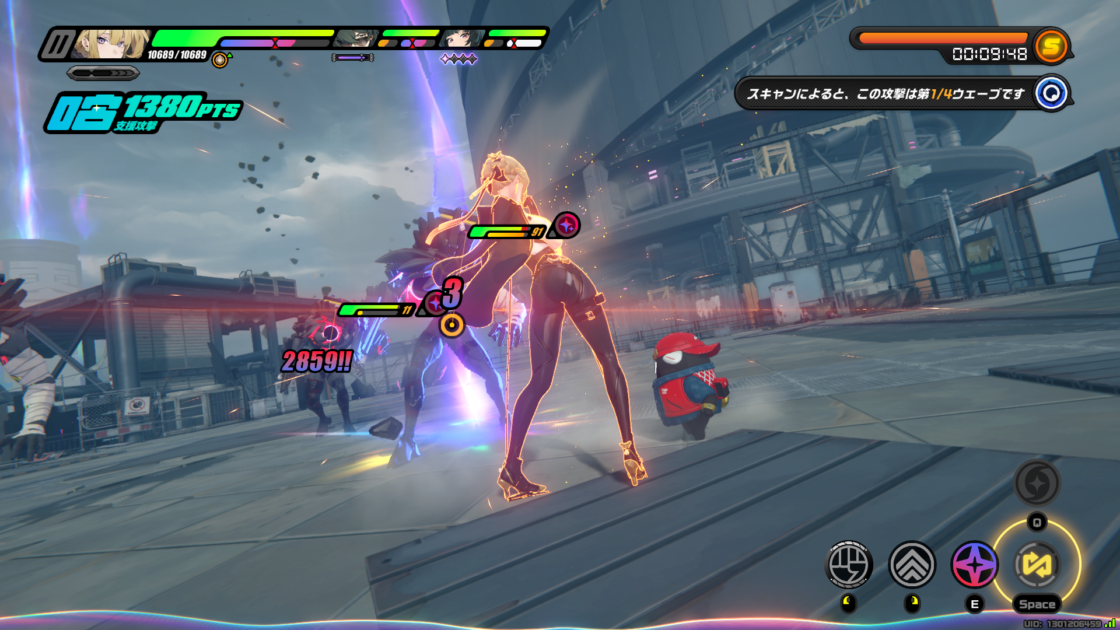
Task: Tap the triple-chevron dodge button
Action: click(911, 564)
